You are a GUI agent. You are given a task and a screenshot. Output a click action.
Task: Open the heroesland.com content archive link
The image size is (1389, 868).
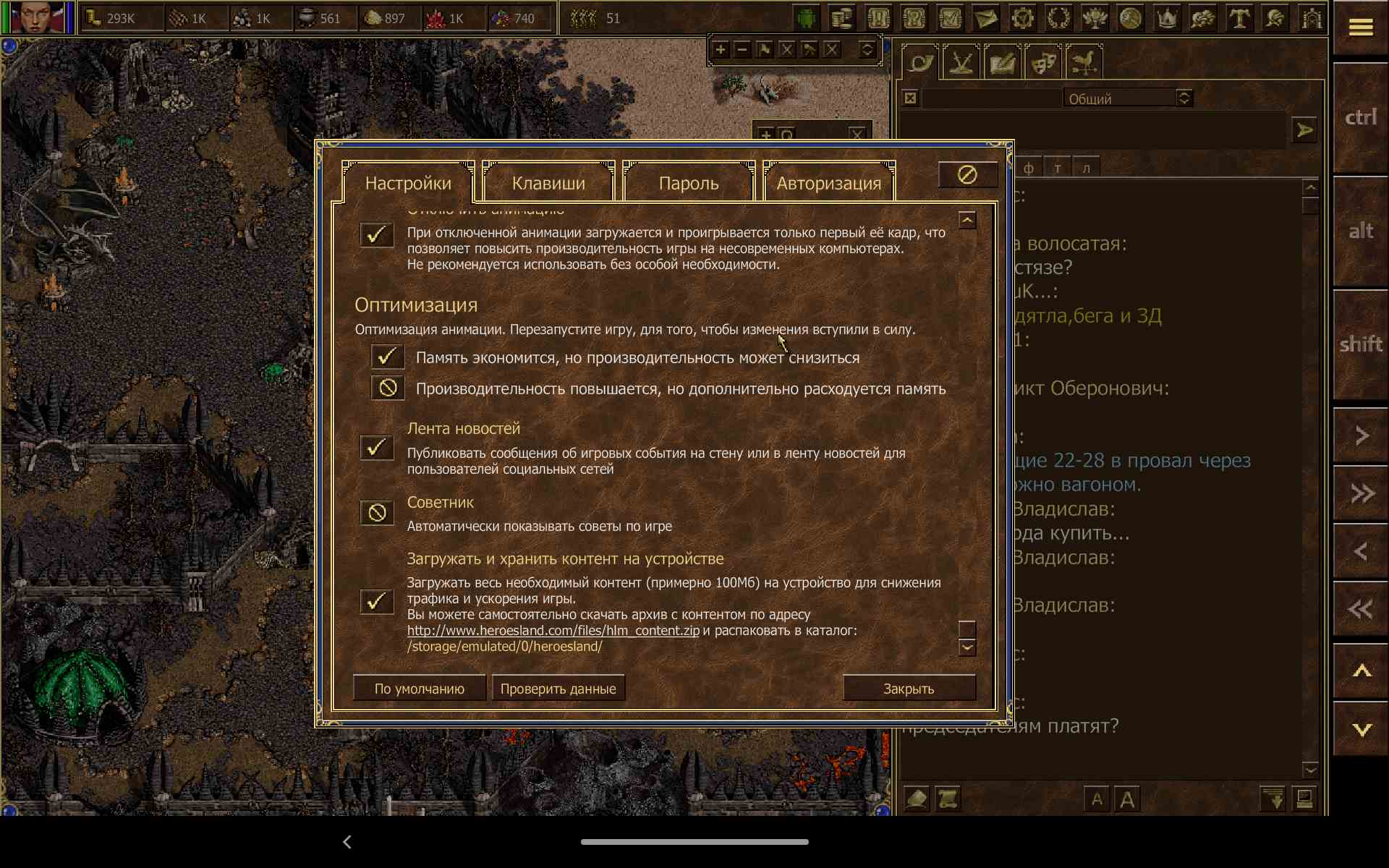[x=553, y=631]
